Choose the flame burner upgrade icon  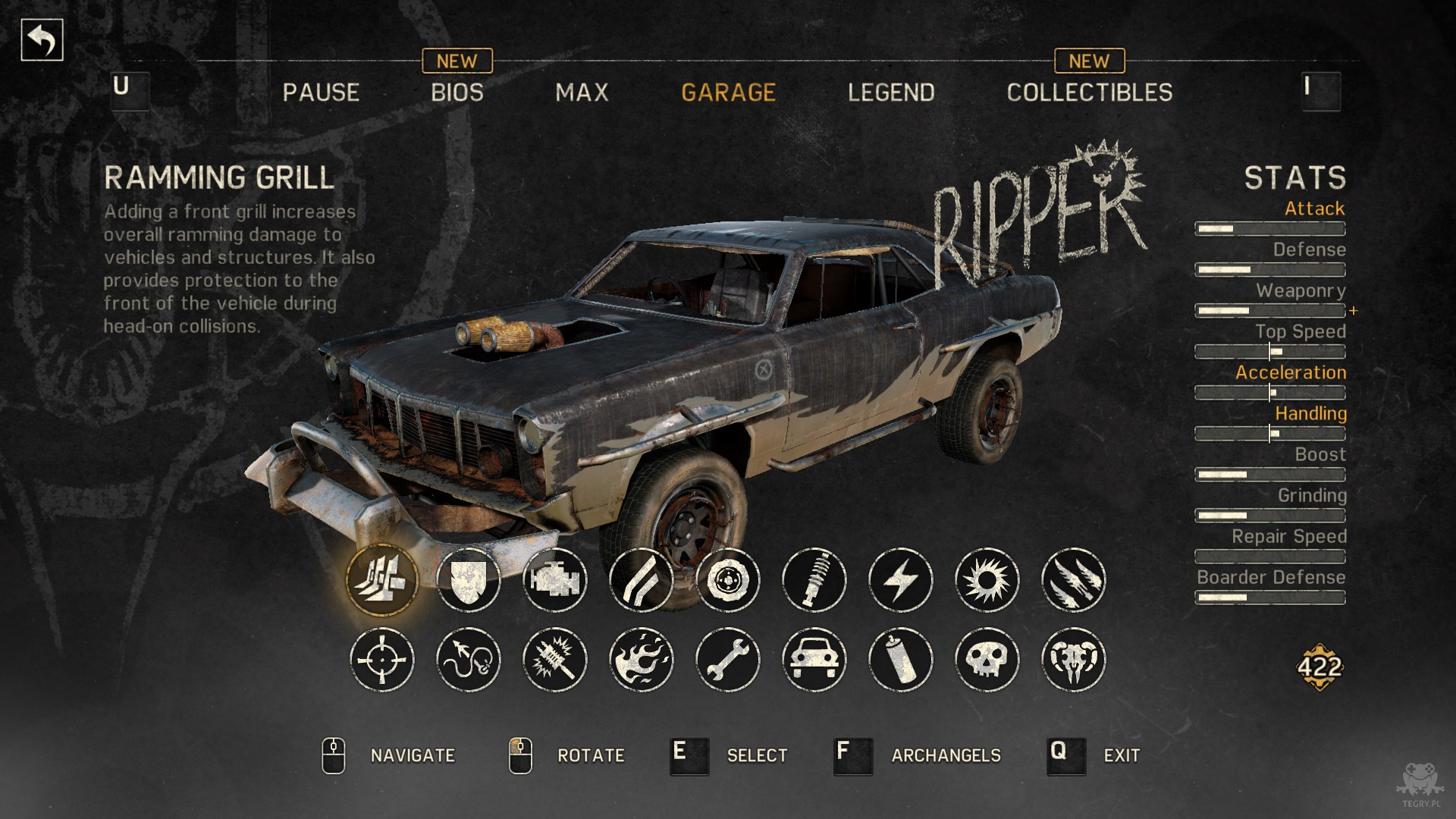click(642, 660)
